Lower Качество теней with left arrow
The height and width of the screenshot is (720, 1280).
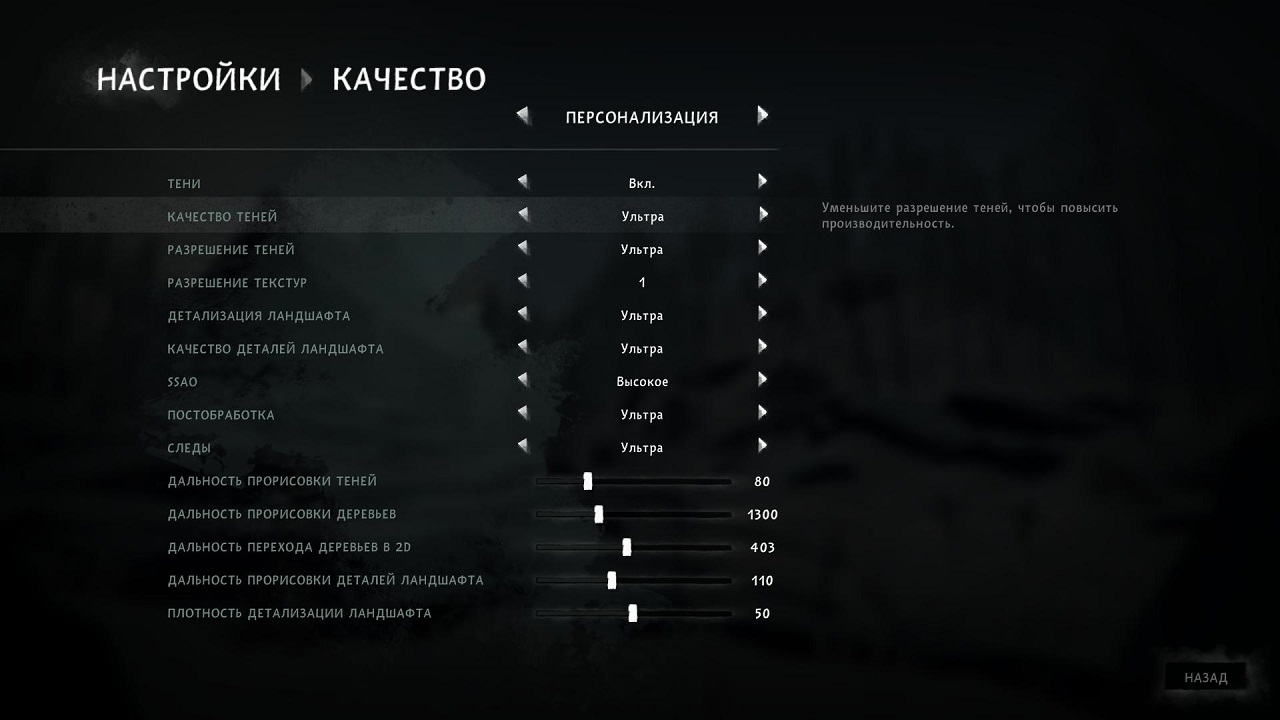click(x=523, y=215)
